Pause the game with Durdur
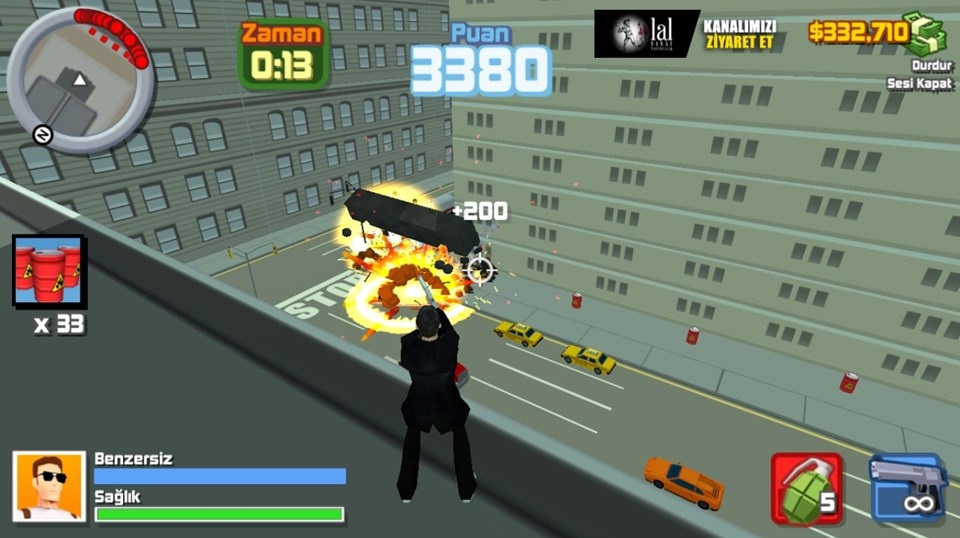This screenshot has width=960, height=538. pos(928,65)
